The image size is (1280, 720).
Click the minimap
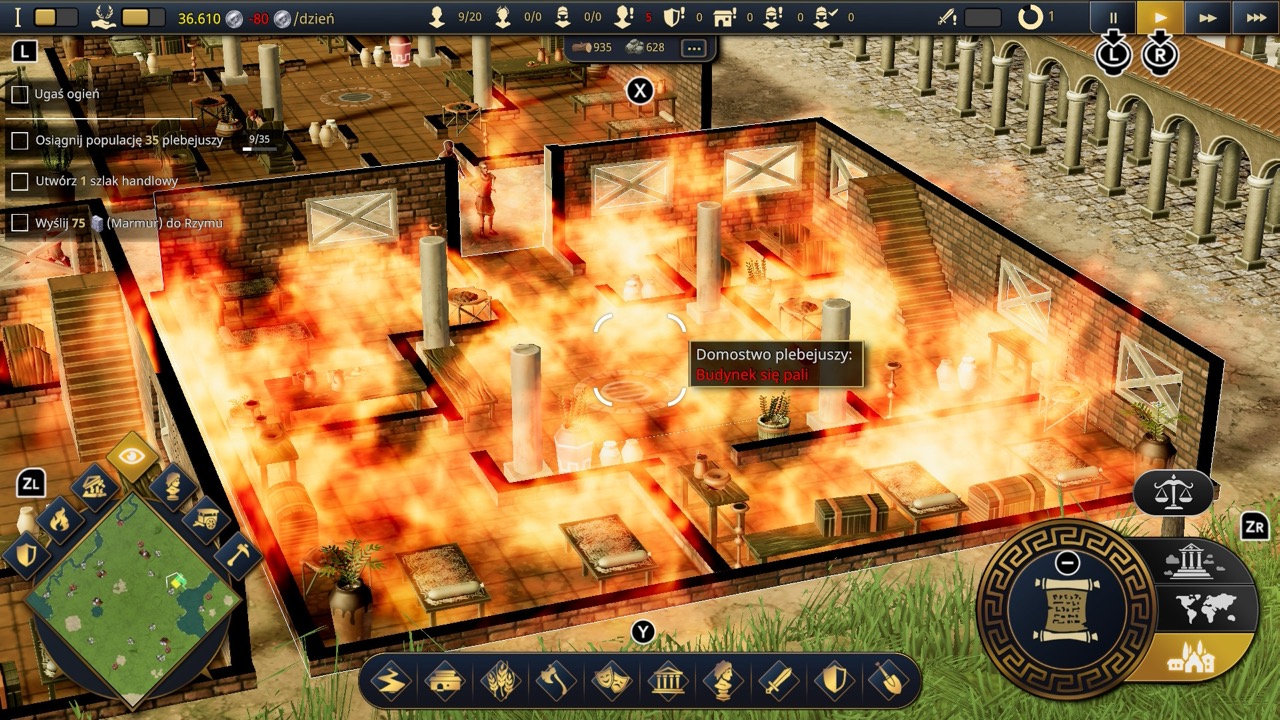pyautogui.click(x=132, y=597)
